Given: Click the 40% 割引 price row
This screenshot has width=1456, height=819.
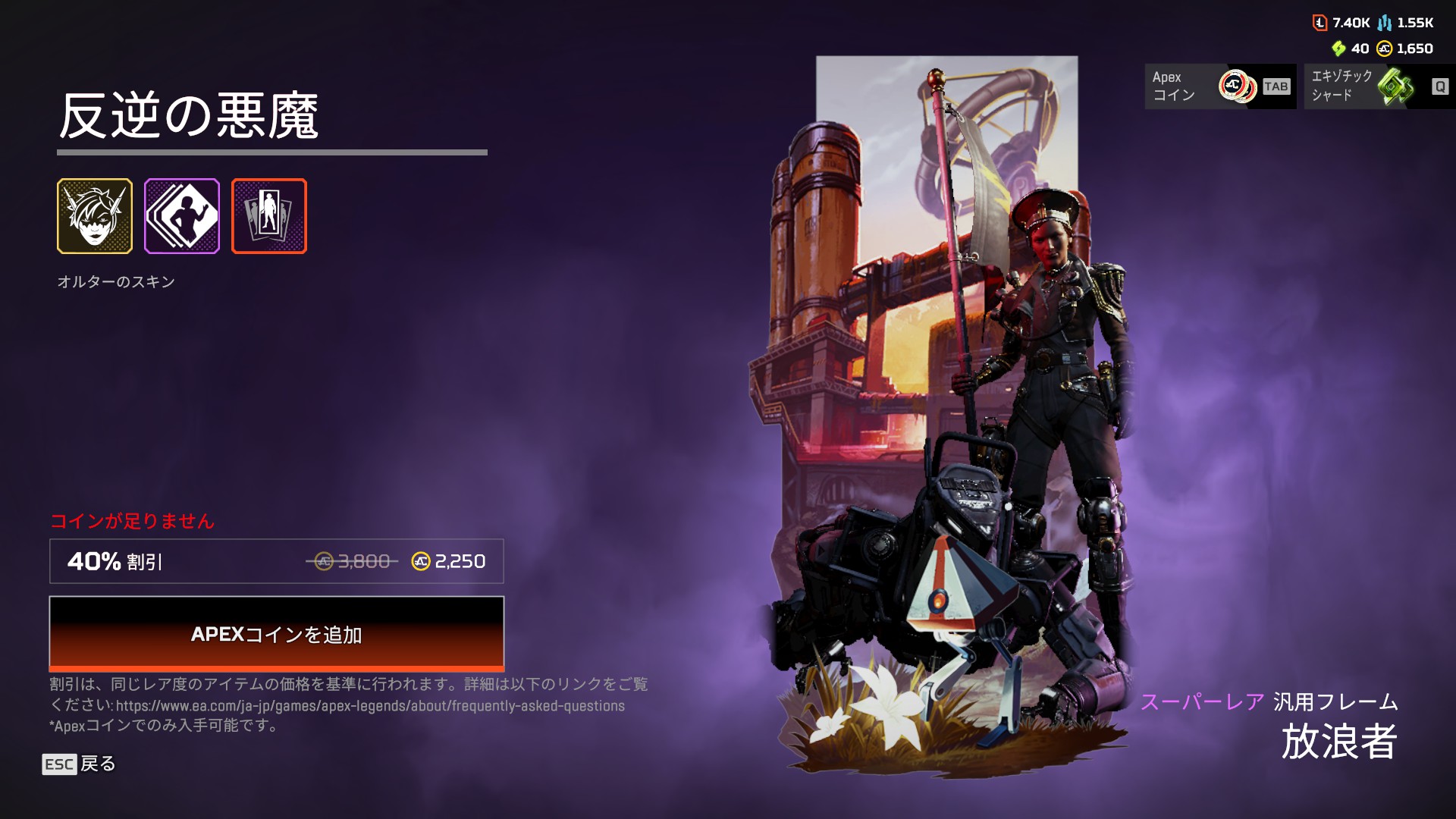Looking at the screenshot, I should (x=276, y=561).
